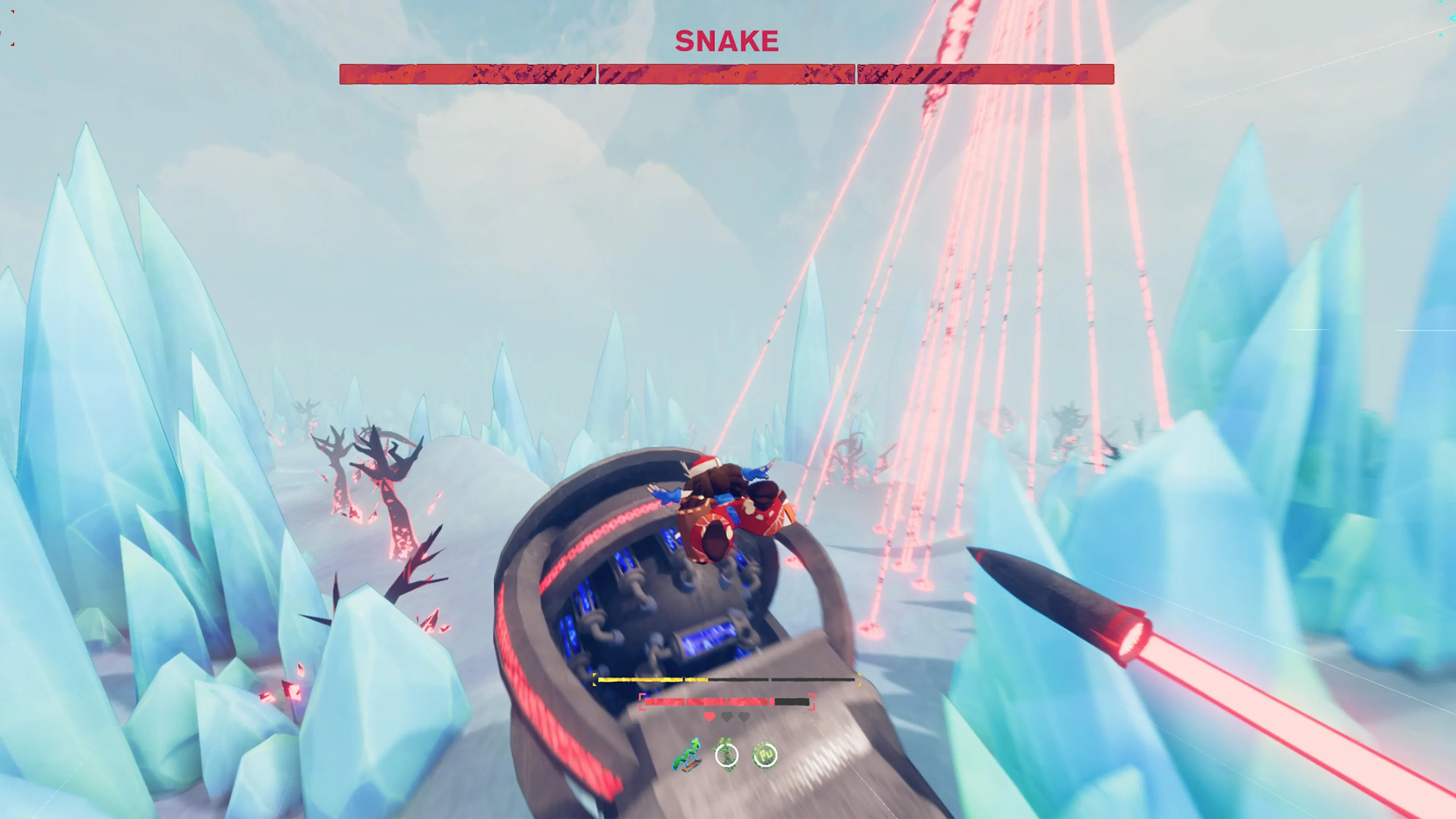Click the rightmost segment of SNAKE's health bar

(x=986, y=74)
